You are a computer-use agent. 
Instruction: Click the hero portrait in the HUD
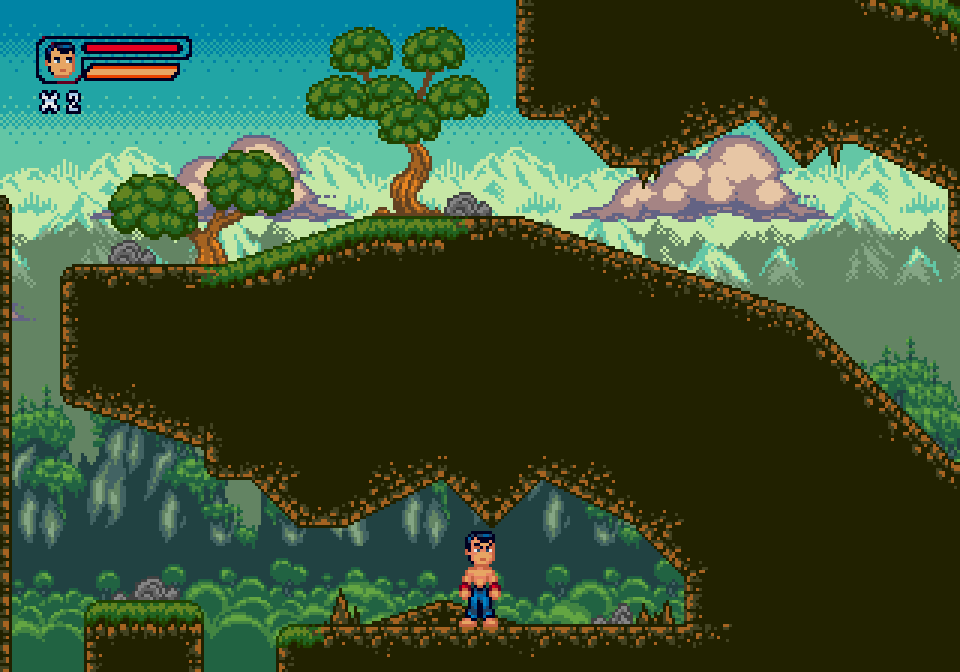(61, 61)
